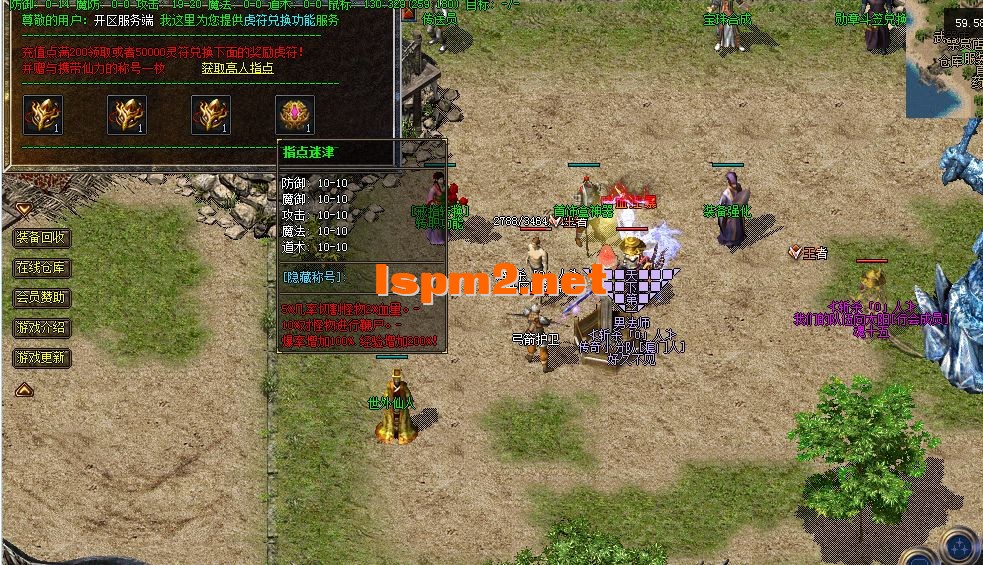Viewport: 983px width, 565px height.
Task: Select the pink gem amulet reward slot
Action: pyautogui.click(x=295, y=115)
